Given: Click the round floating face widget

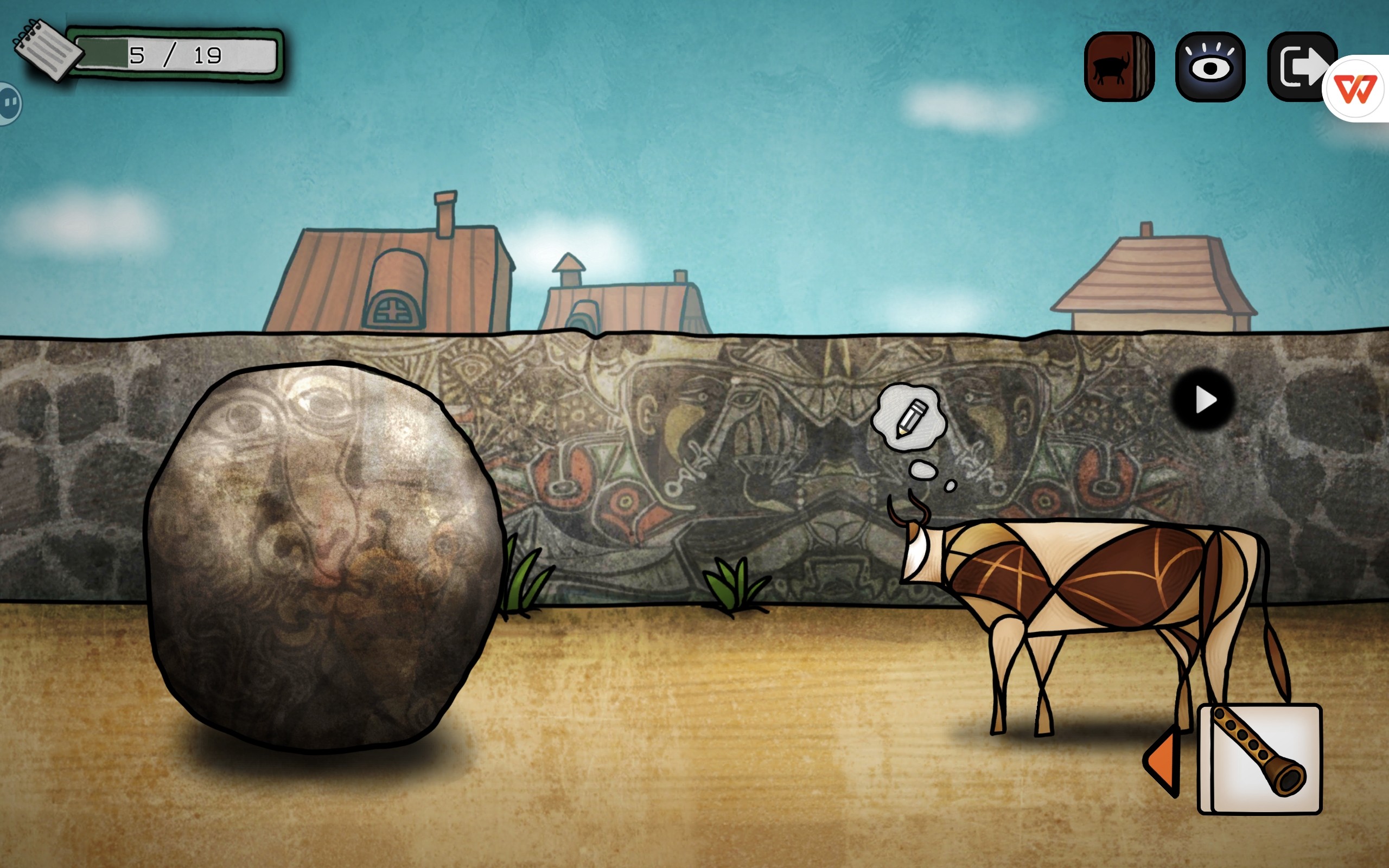Looking at the screenshot, I should point(9,103).
